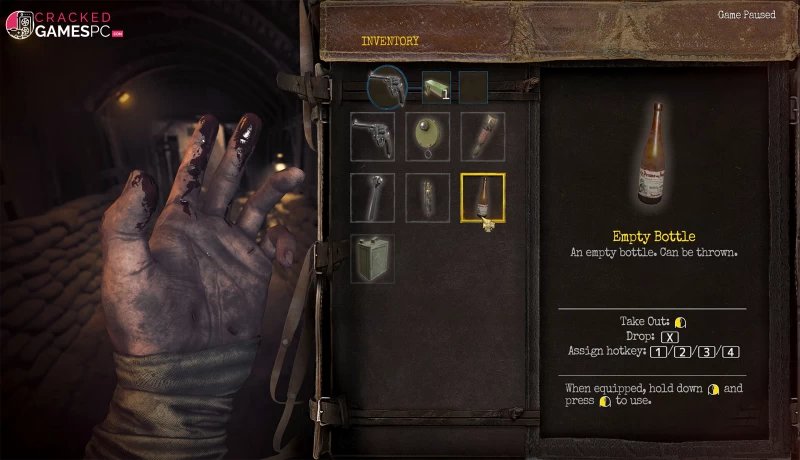Pick the small lighter item slot
800x460 pixels.
(427, 197)
